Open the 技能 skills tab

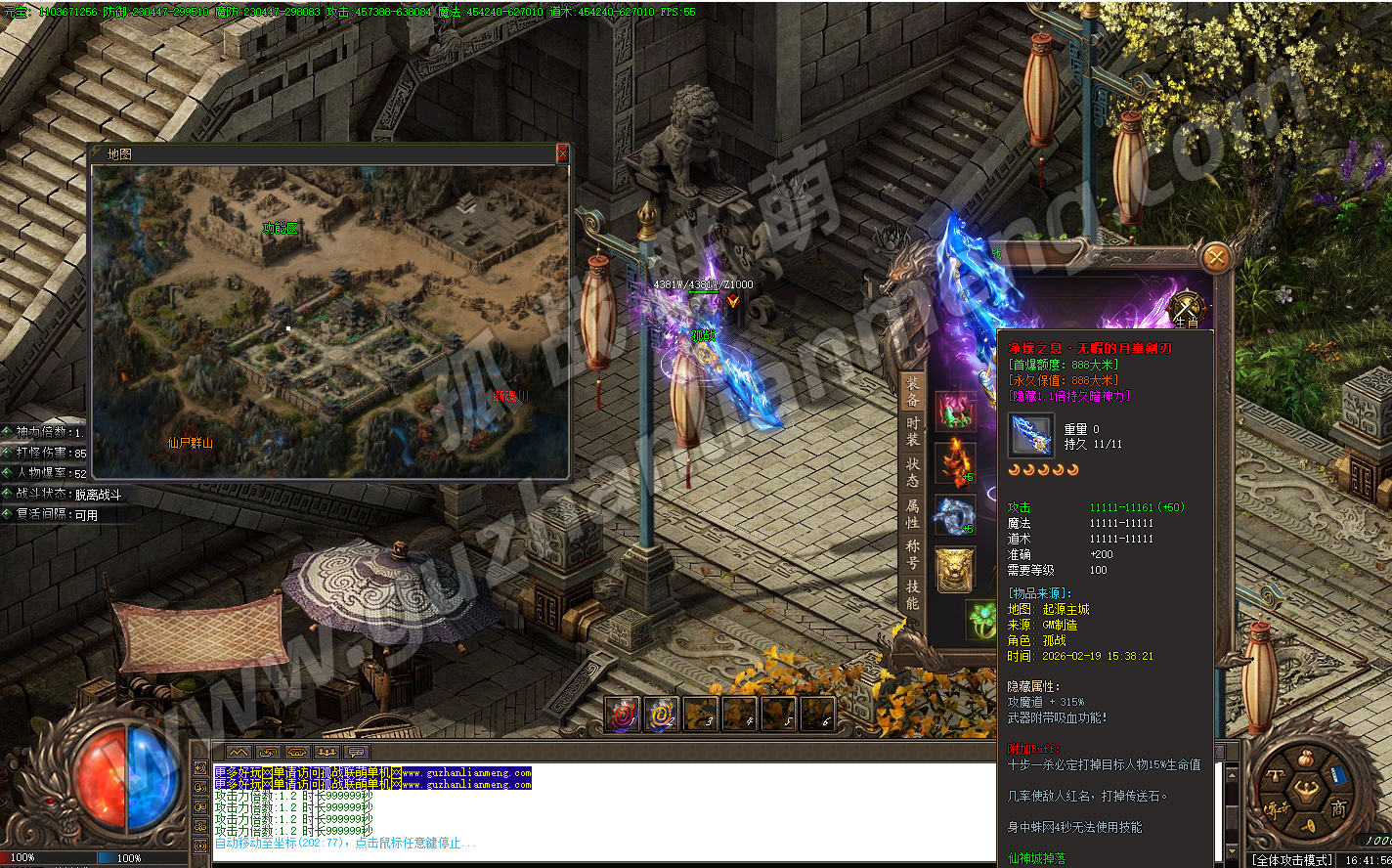[x=912, y=594]
